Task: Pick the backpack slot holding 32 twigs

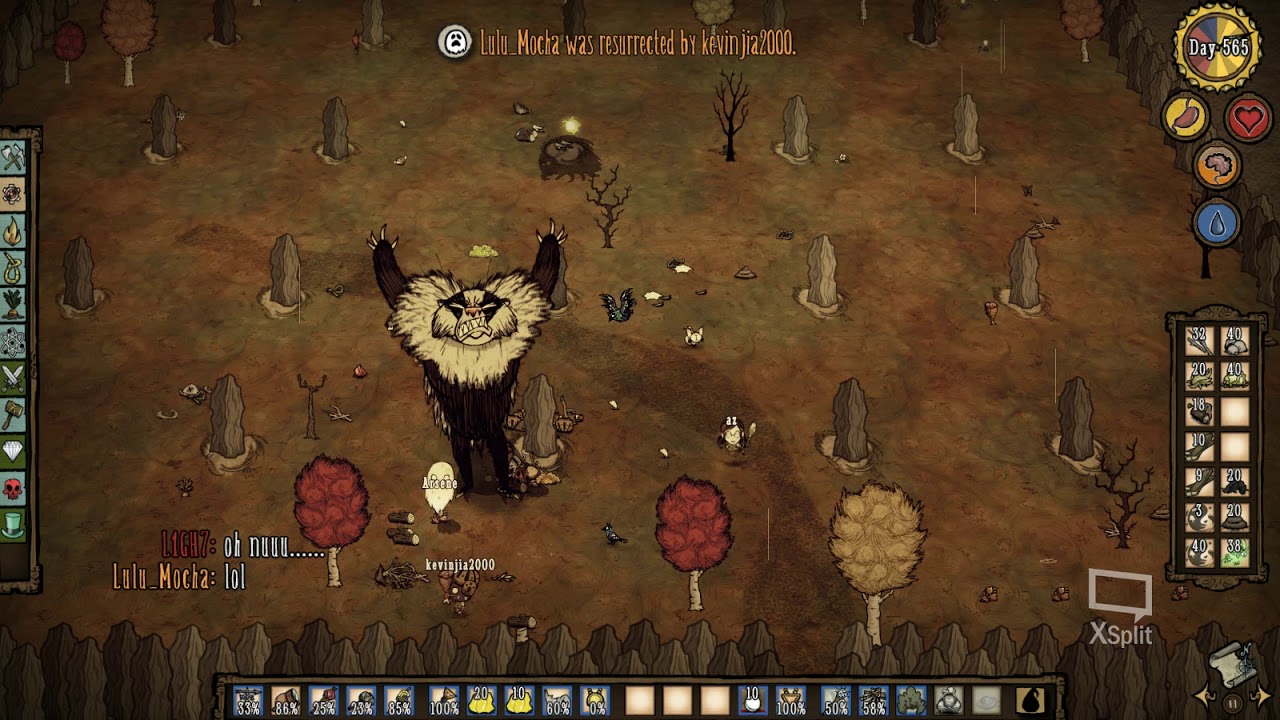Action: tap(1200, 341)
